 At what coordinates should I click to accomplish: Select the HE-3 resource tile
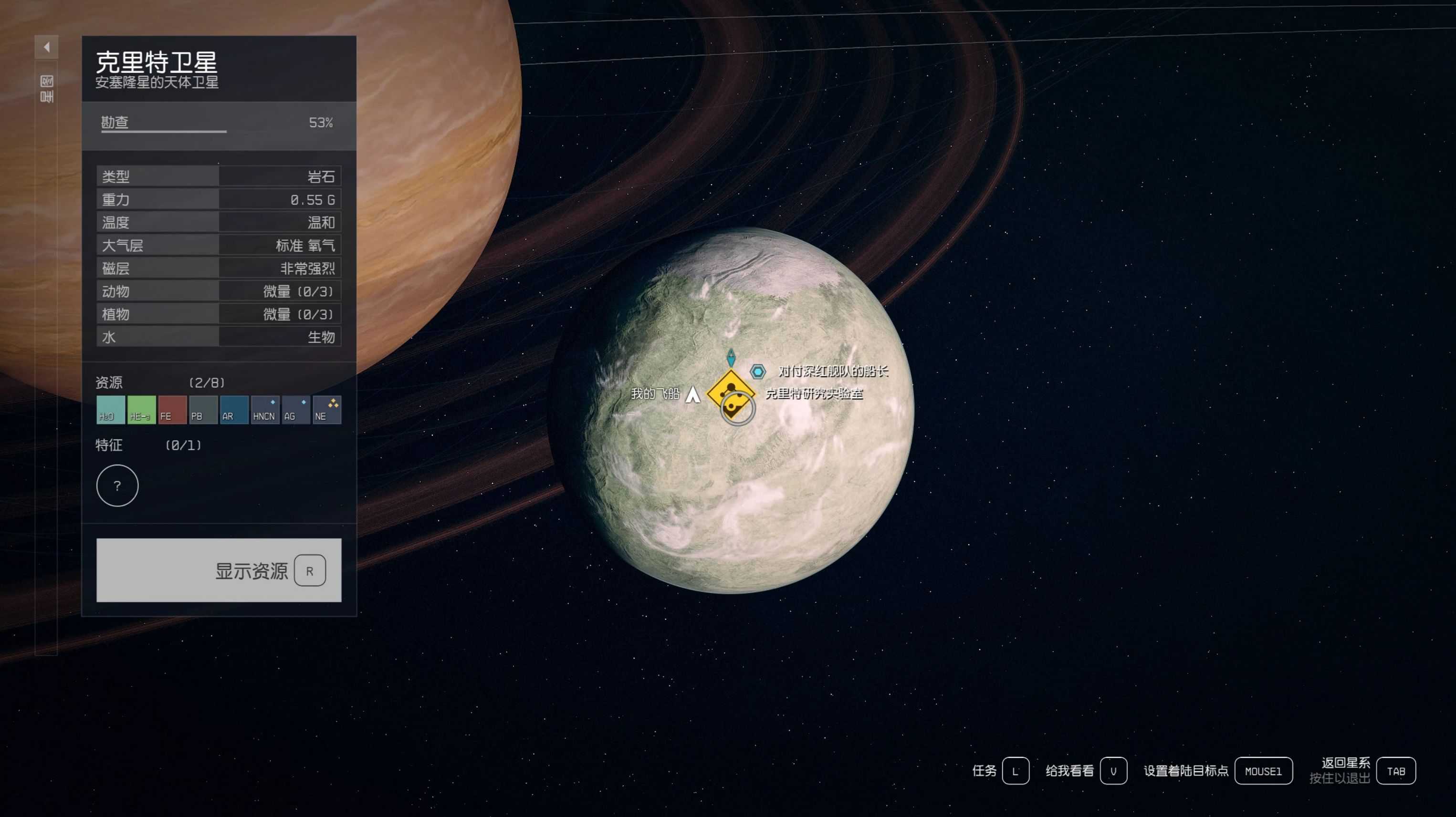pos(141,410)
